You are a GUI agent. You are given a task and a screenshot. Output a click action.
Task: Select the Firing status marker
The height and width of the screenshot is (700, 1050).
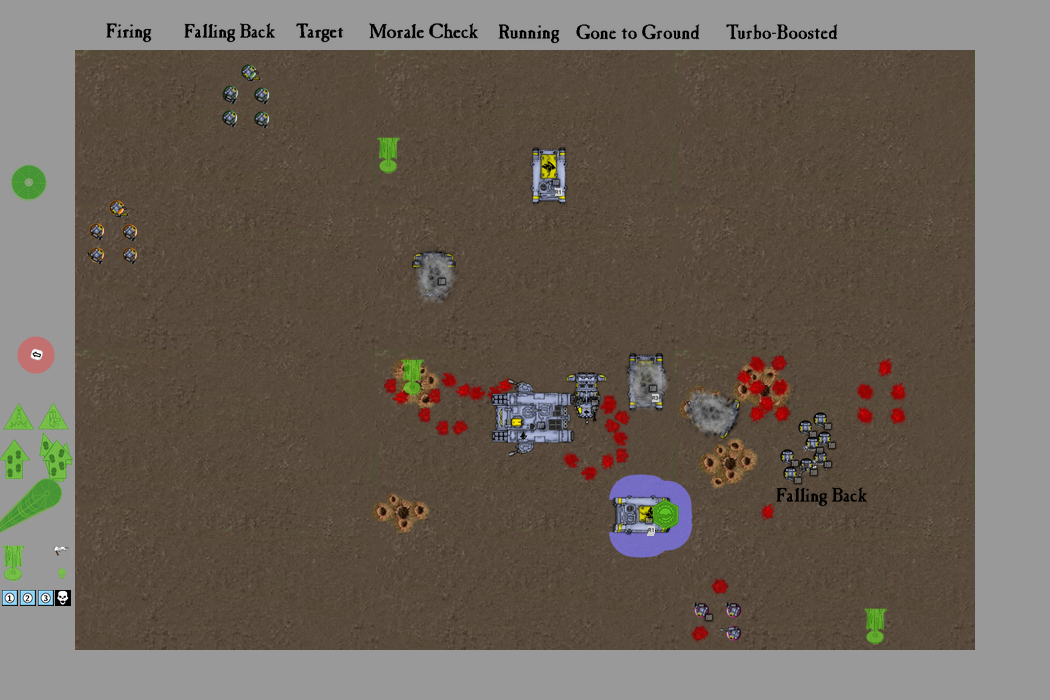[129, 32]
